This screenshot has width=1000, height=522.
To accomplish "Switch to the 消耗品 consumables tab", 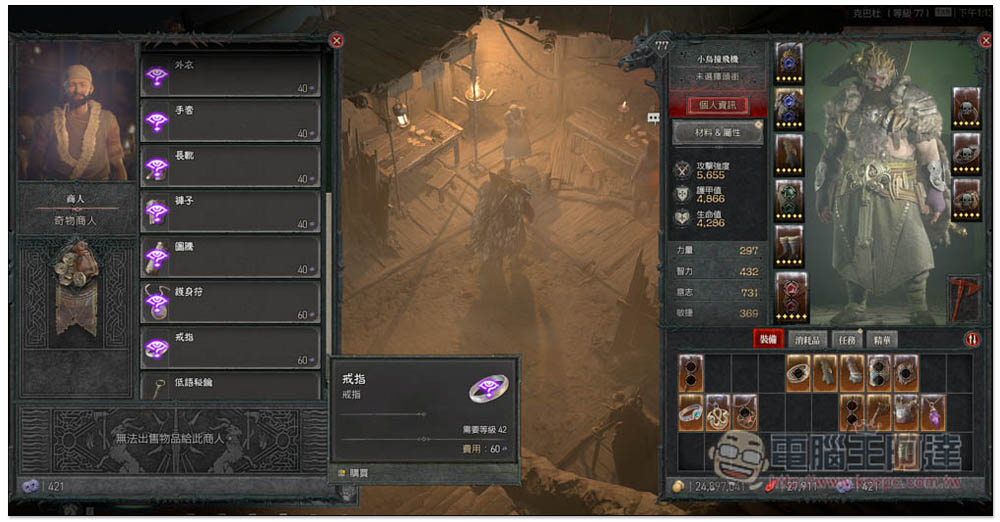I will coord(808,340).
